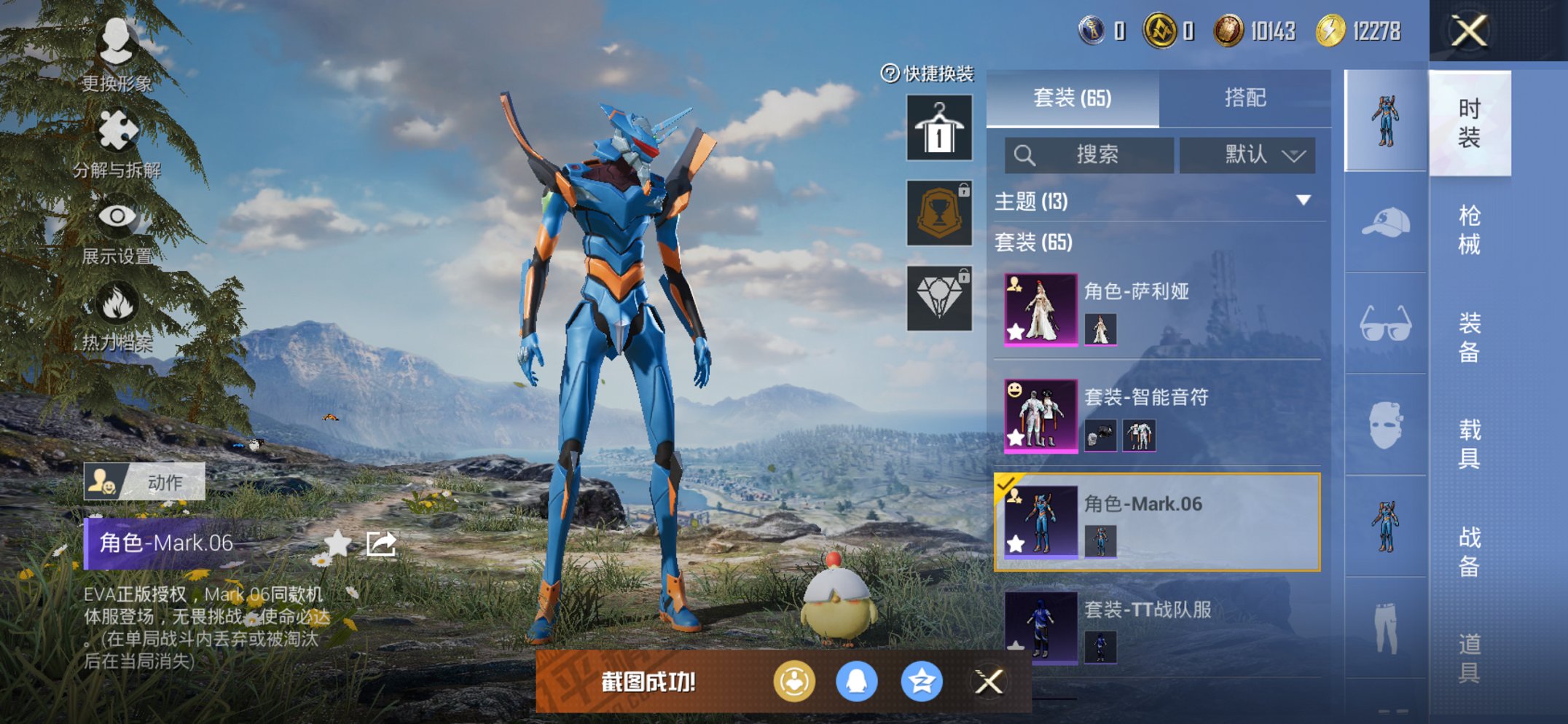Open 分解与拆解 dismantle menu

pyautogui.click(x=117, y=143)
